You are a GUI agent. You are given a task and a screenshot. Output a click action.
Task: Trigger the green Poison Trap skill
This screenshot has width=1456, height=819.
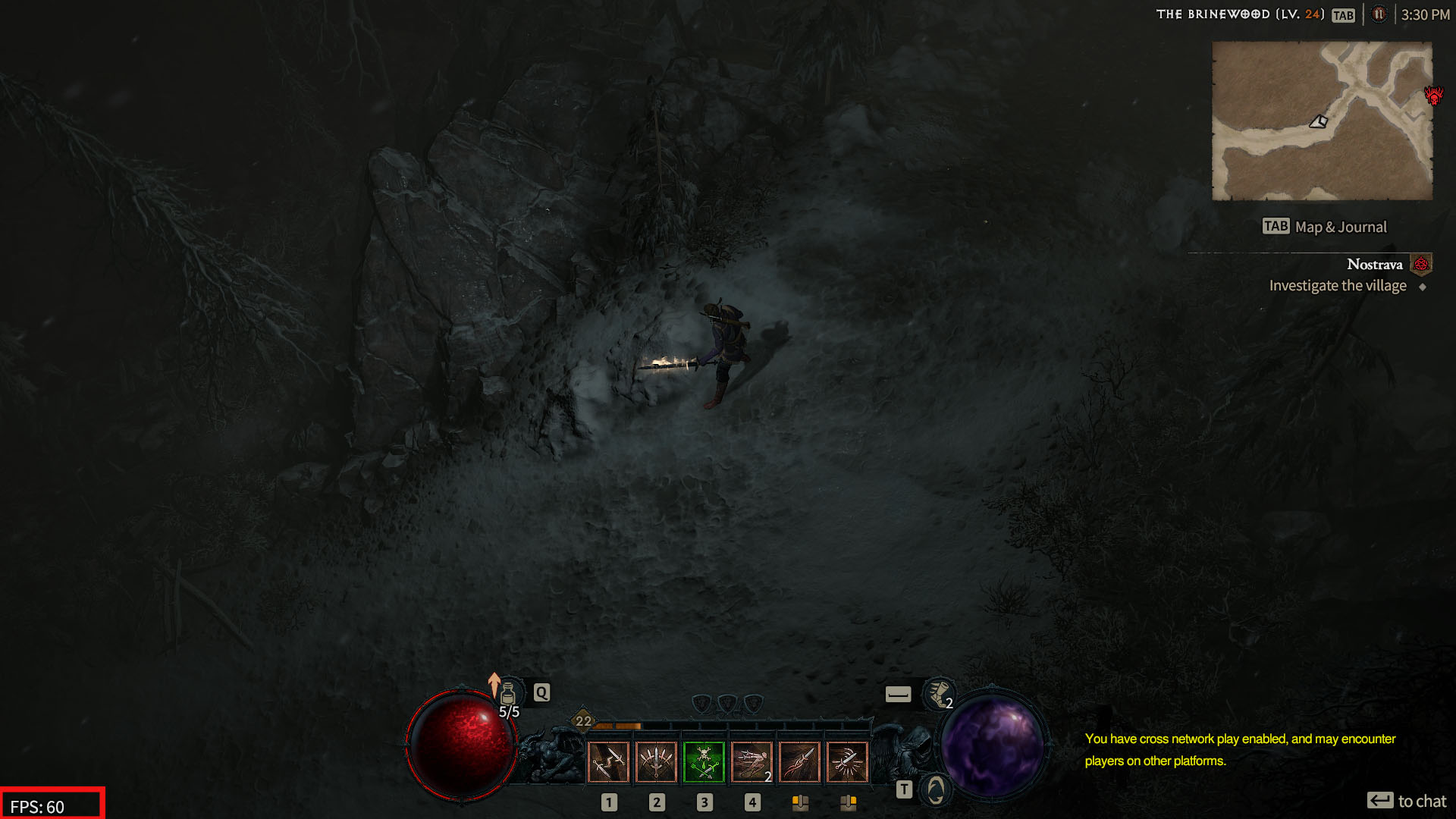click(704, 762)
